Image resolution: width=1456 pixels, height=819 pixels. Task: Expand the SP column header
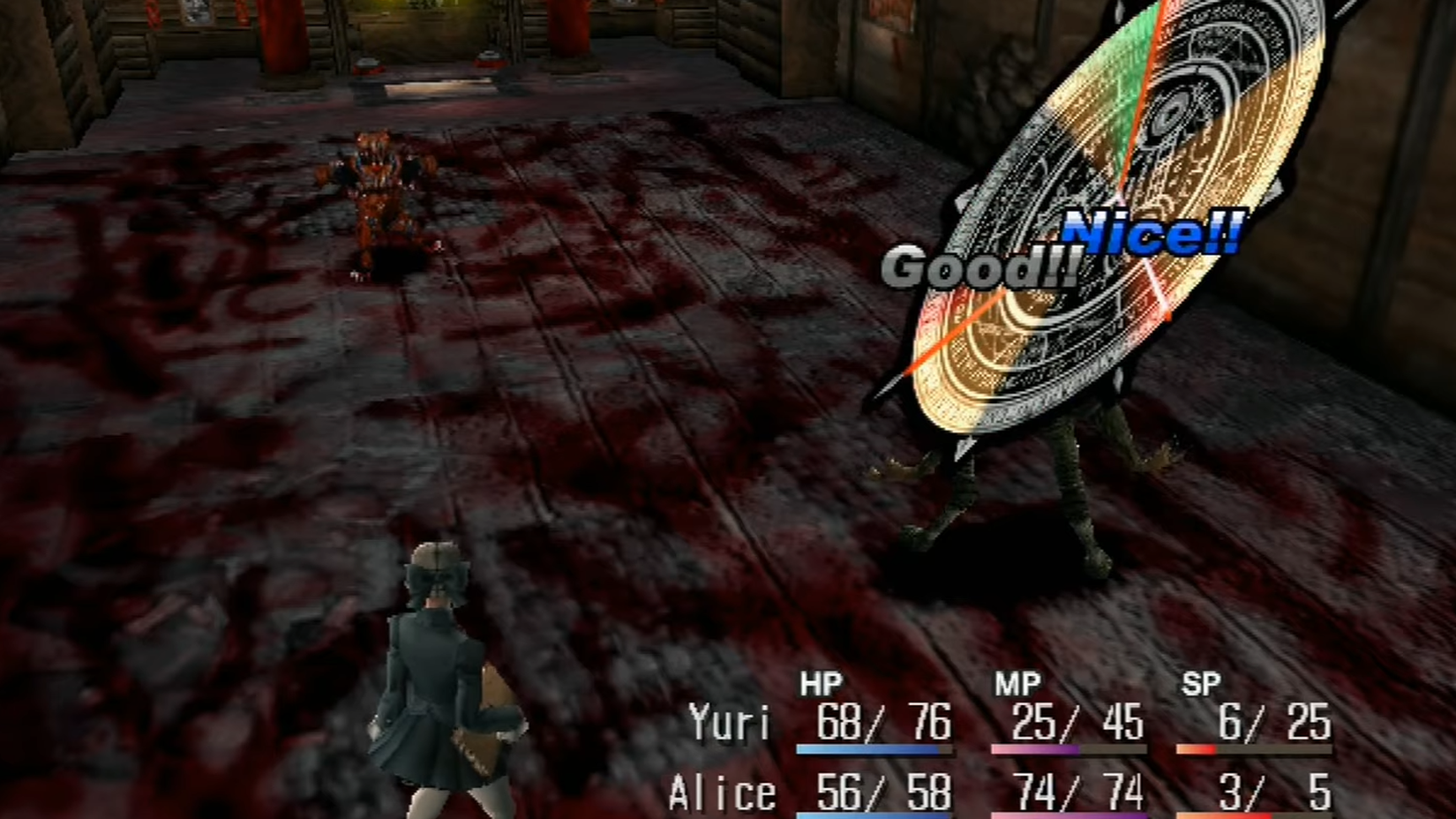pyautogui.click(x=1205, y=682)
